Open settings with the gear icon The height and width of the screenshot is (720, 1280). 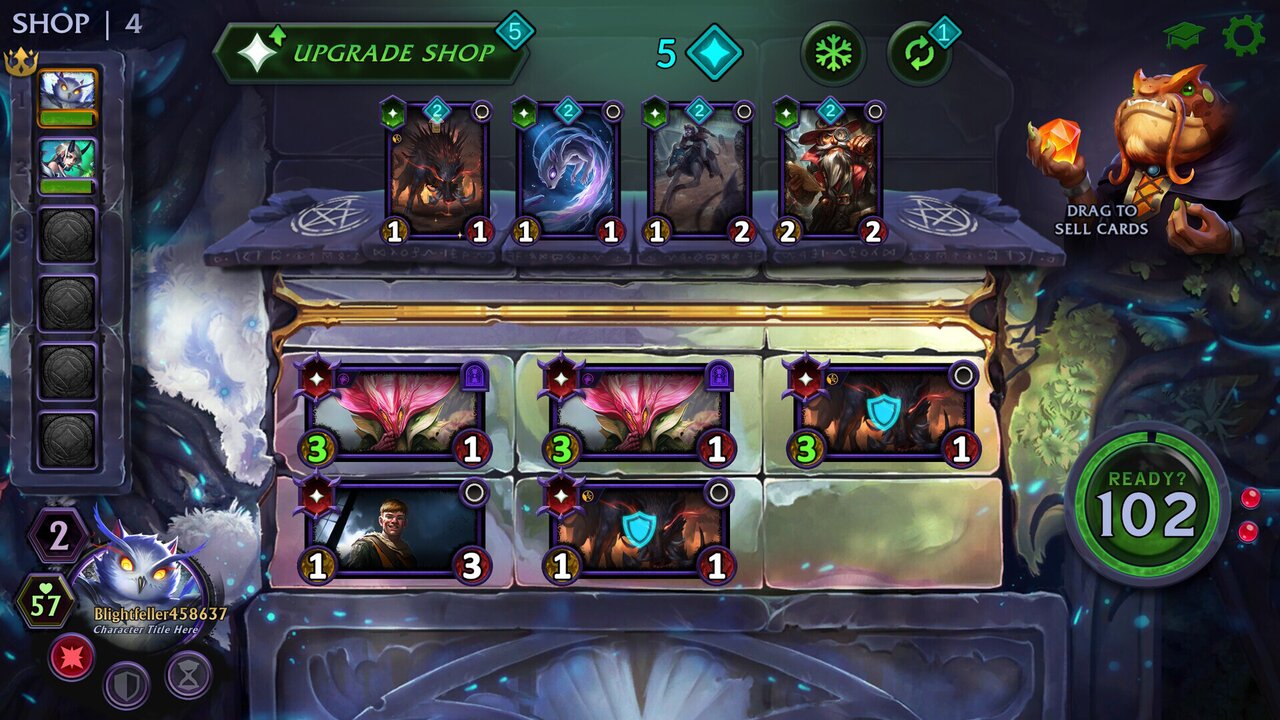point(1243,36)
